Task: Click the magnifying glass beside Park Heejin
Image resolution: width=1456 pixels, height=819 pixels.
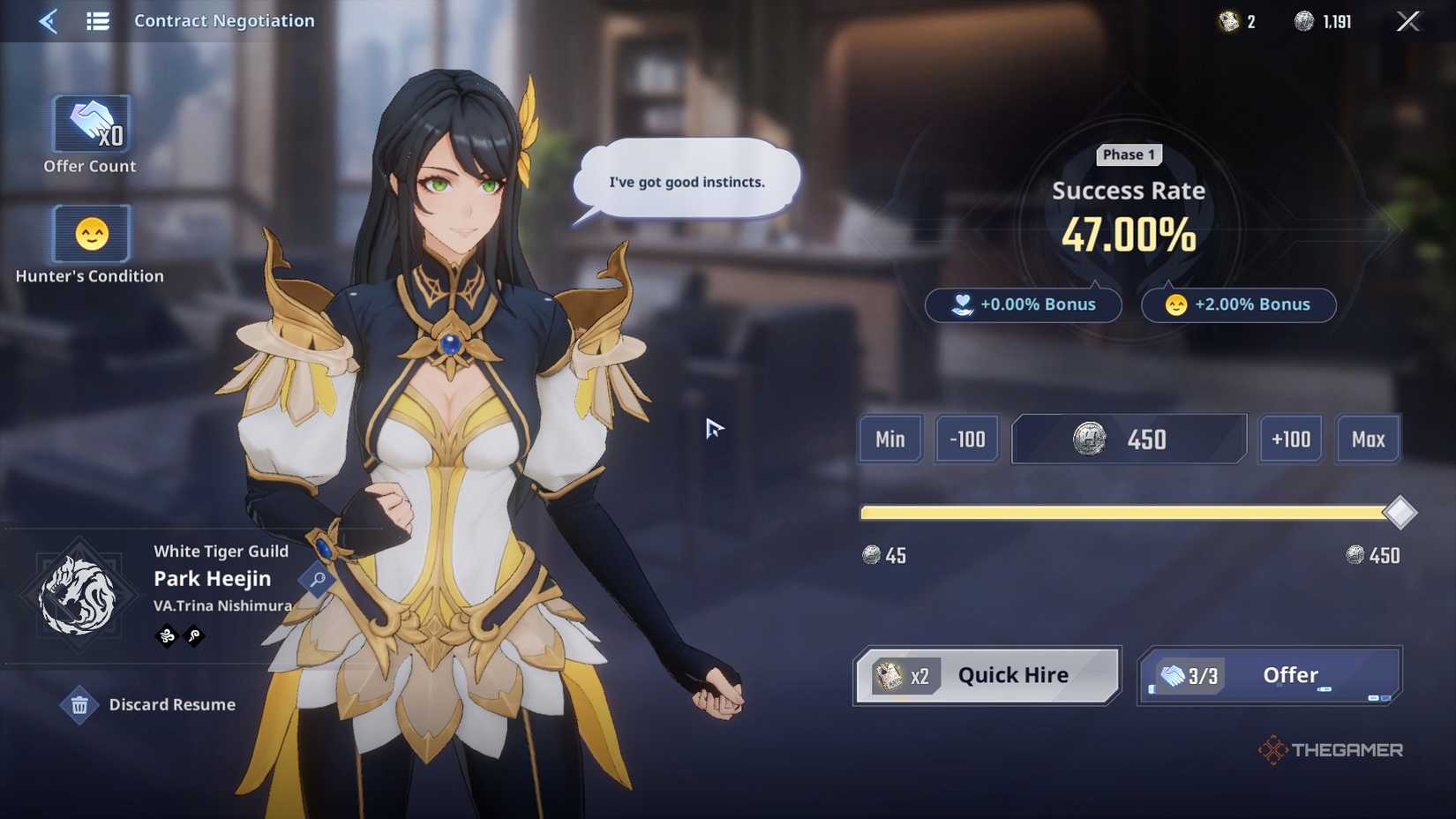Action: click(318, 578)
